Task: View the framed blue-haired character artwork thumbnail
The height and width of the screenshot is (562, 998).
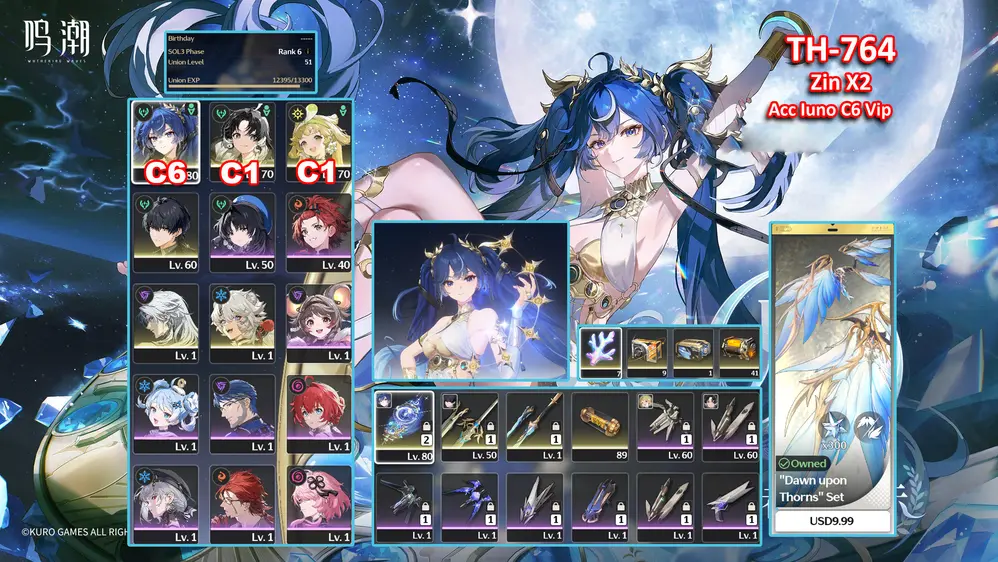Action: tap(470, 300)
